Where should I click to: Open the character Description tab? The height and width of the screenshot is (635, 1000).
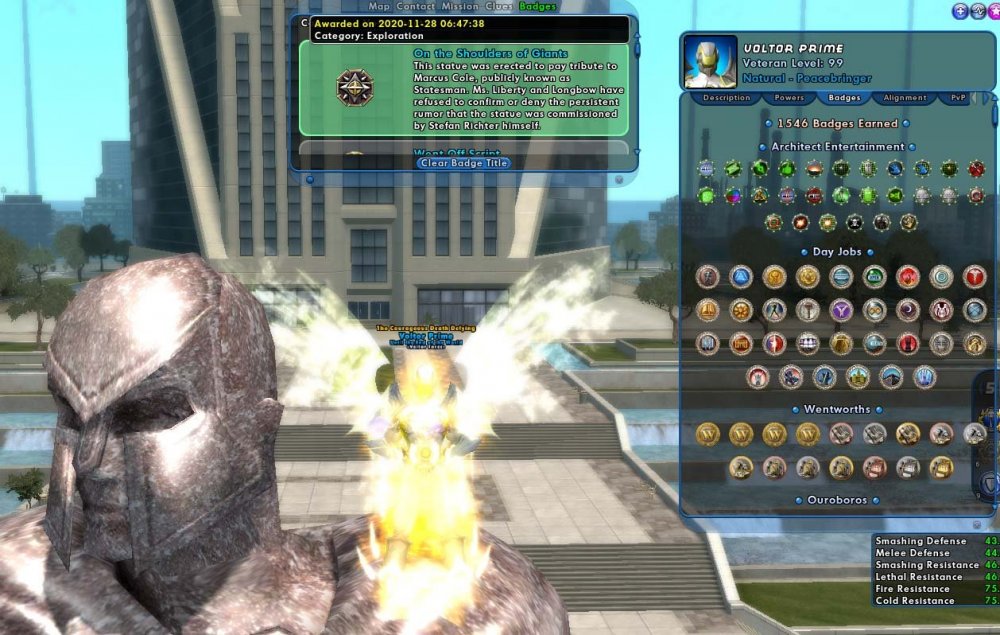click(x=727, y=98)
